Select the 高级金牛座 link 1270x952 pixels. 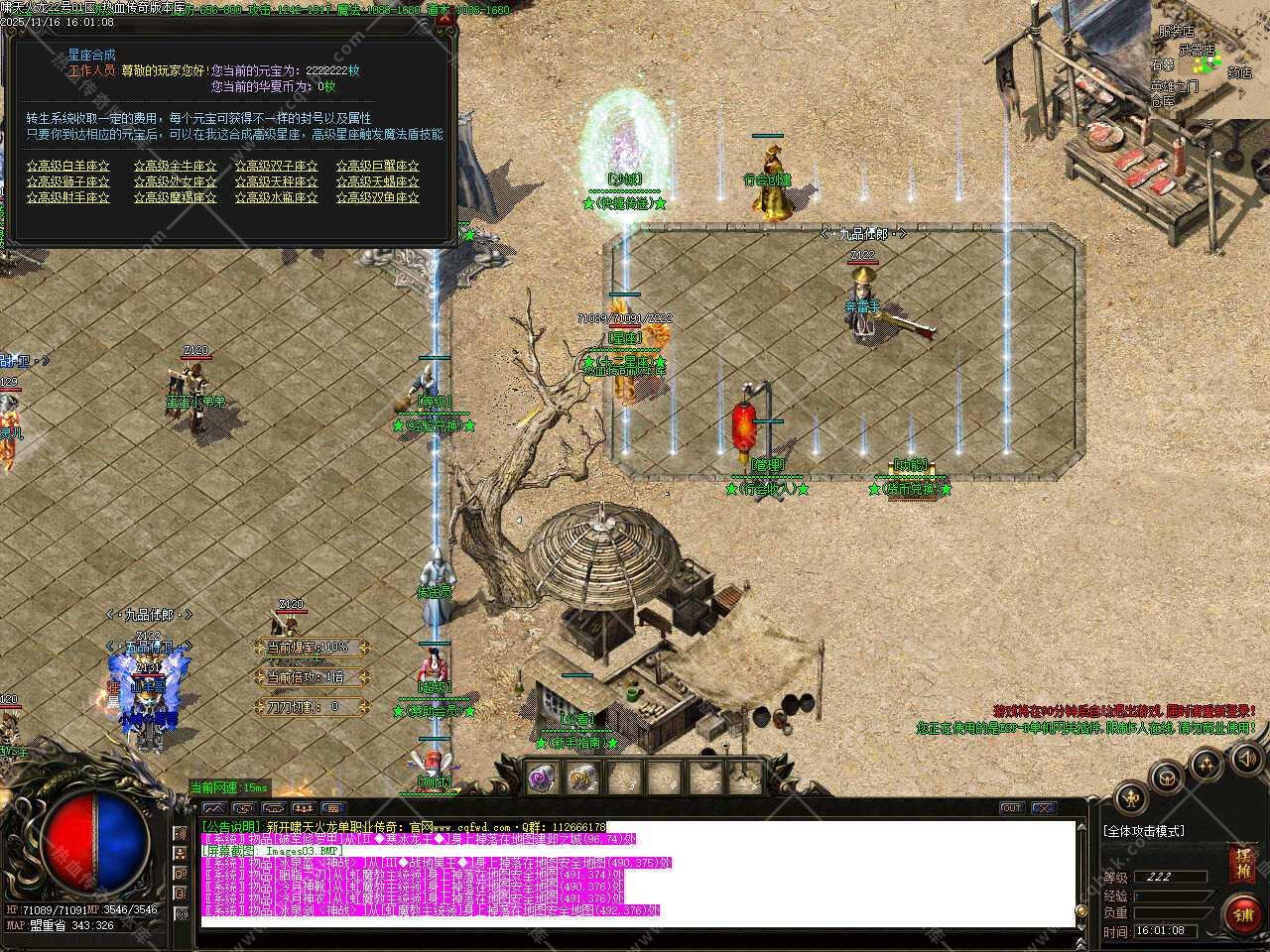point(176,167)
